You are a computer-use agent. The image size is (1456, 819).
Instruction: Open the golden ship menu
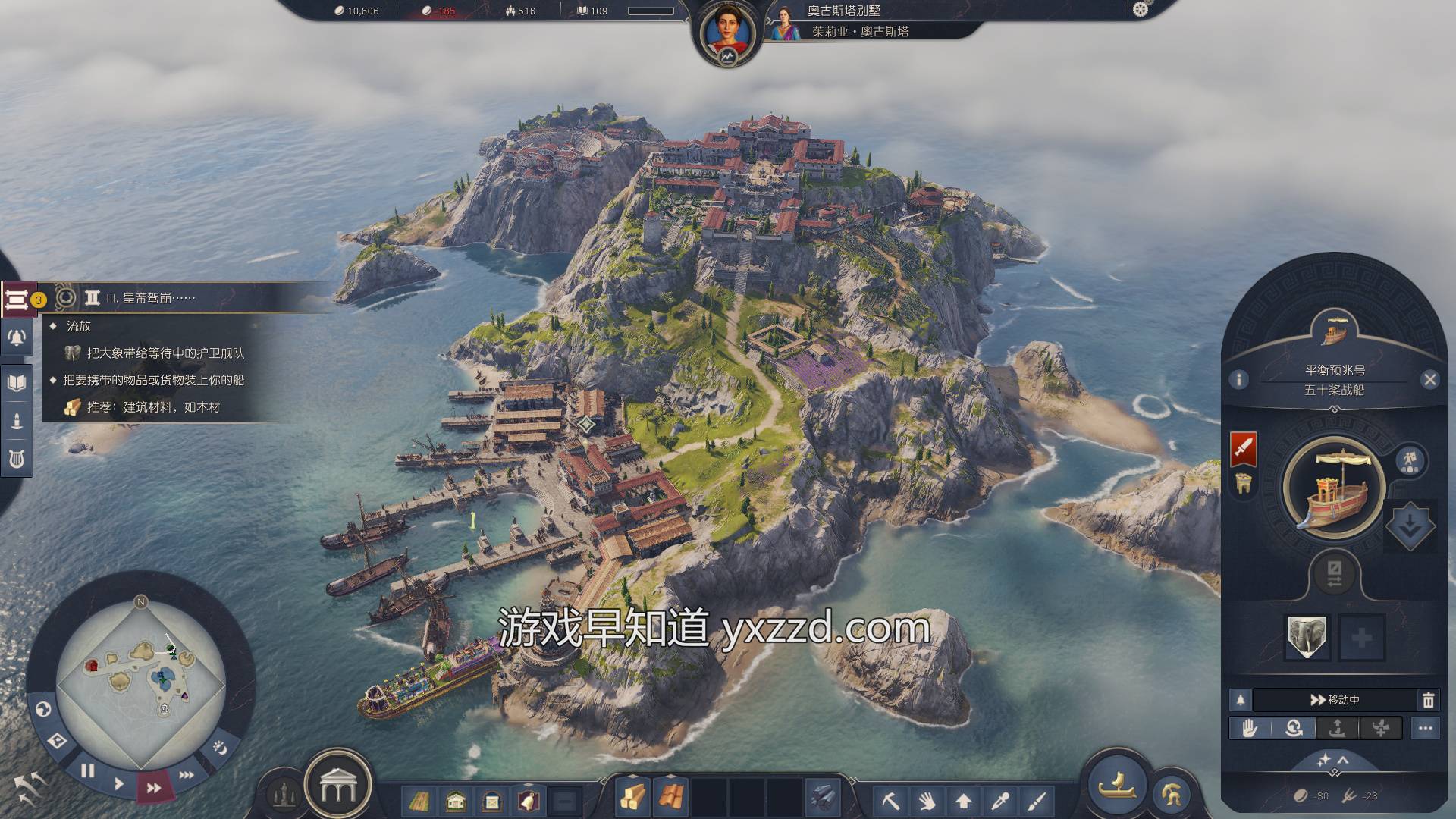[x=1117, y=785]
